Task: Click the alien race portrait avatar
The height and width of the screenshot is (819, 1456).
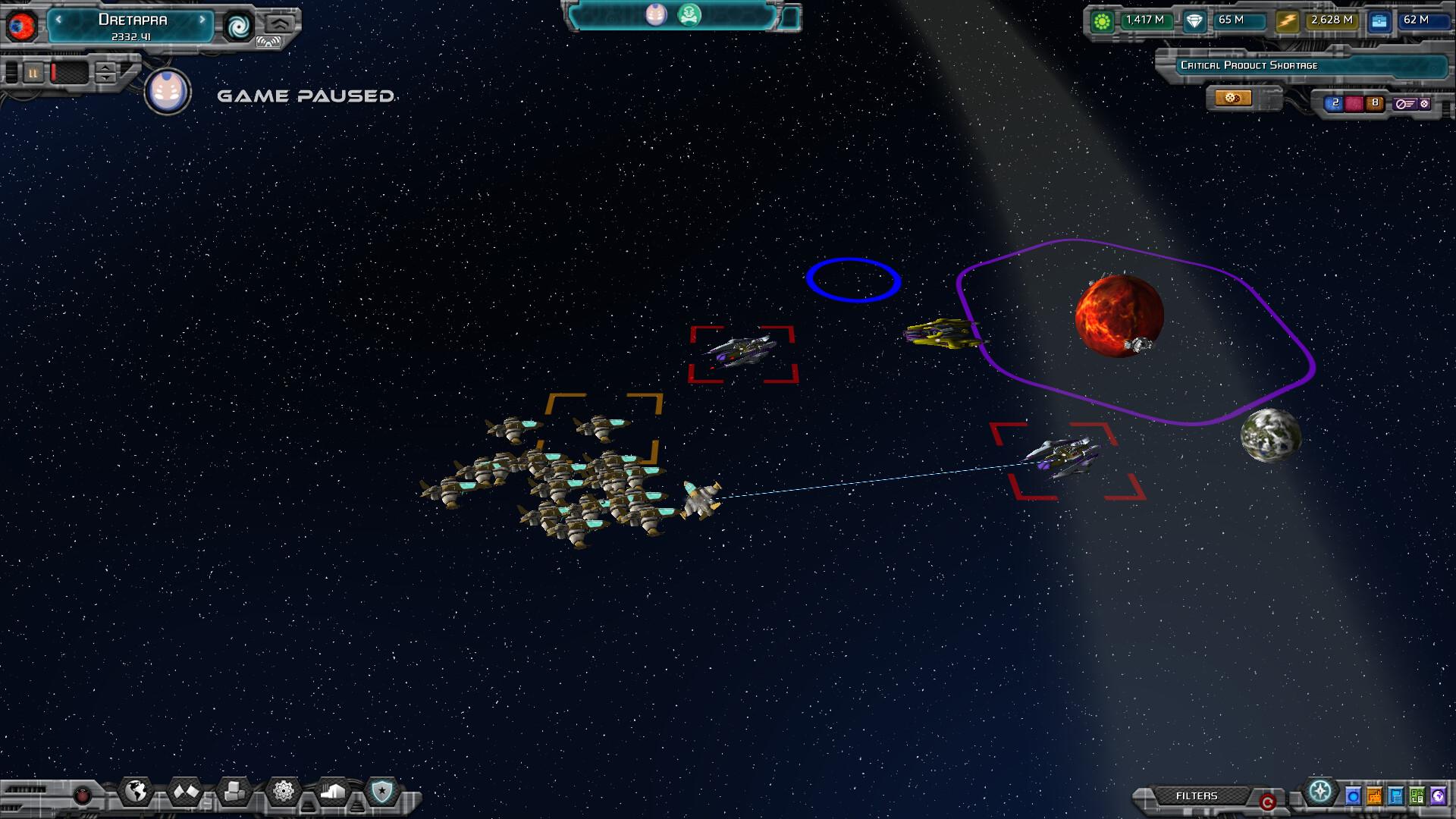Action: [x=166, y=92]
